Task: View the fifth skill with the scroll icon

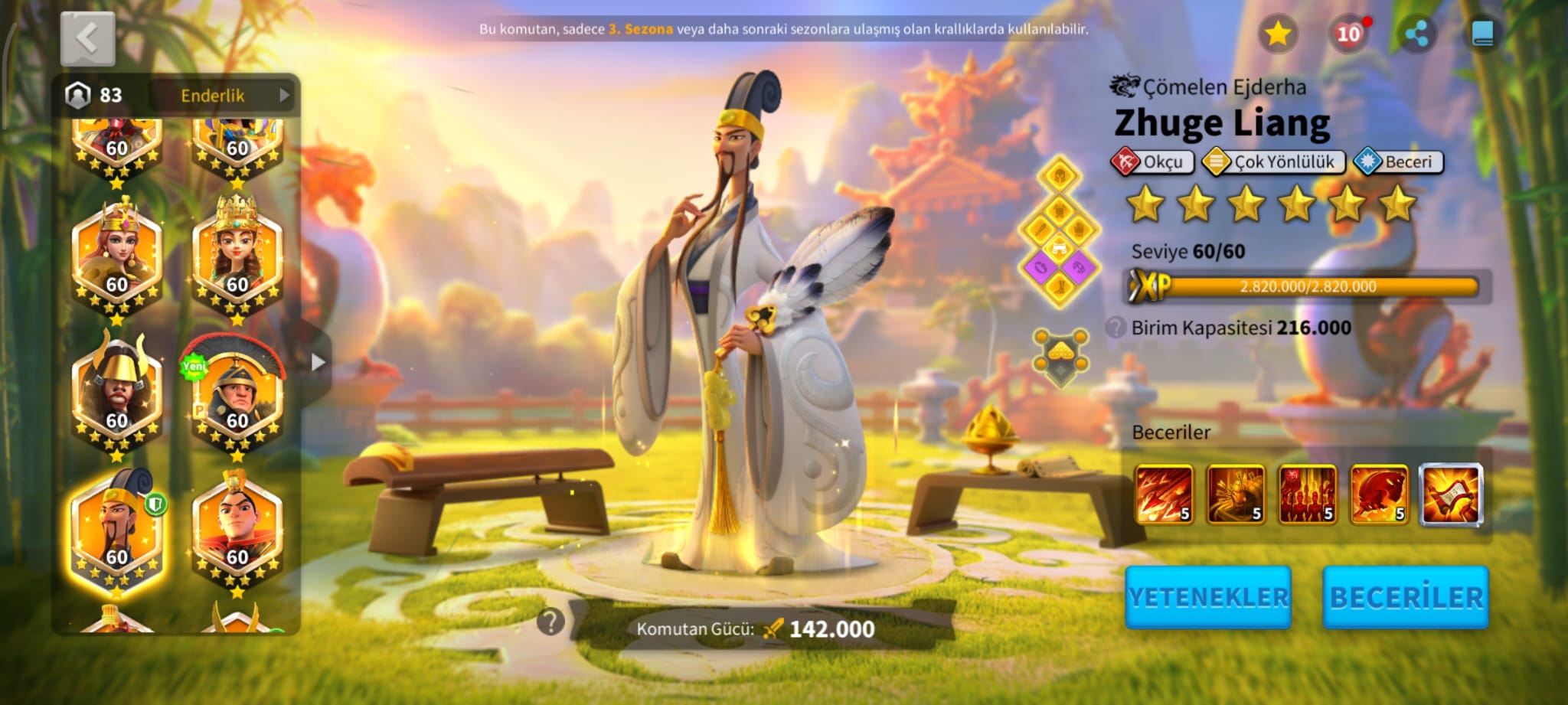Action: coord(1451,495)
